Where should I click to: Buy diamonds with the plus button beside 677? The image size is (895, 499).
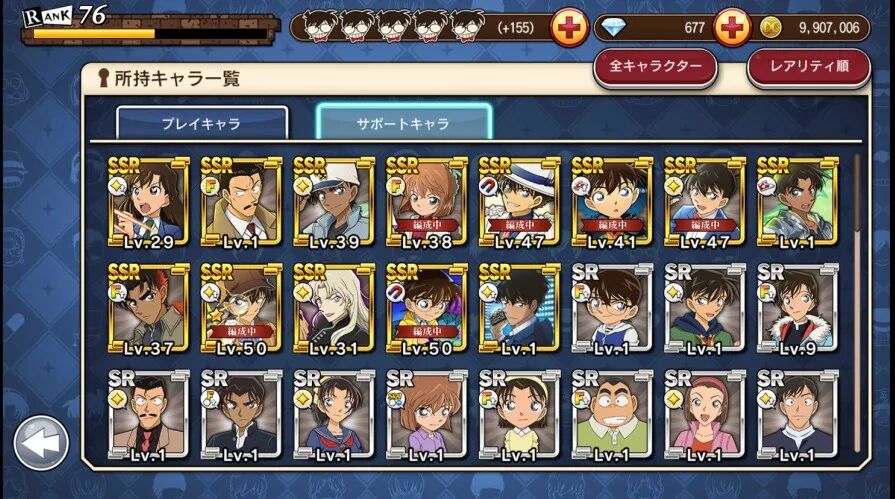coord(732,27)
